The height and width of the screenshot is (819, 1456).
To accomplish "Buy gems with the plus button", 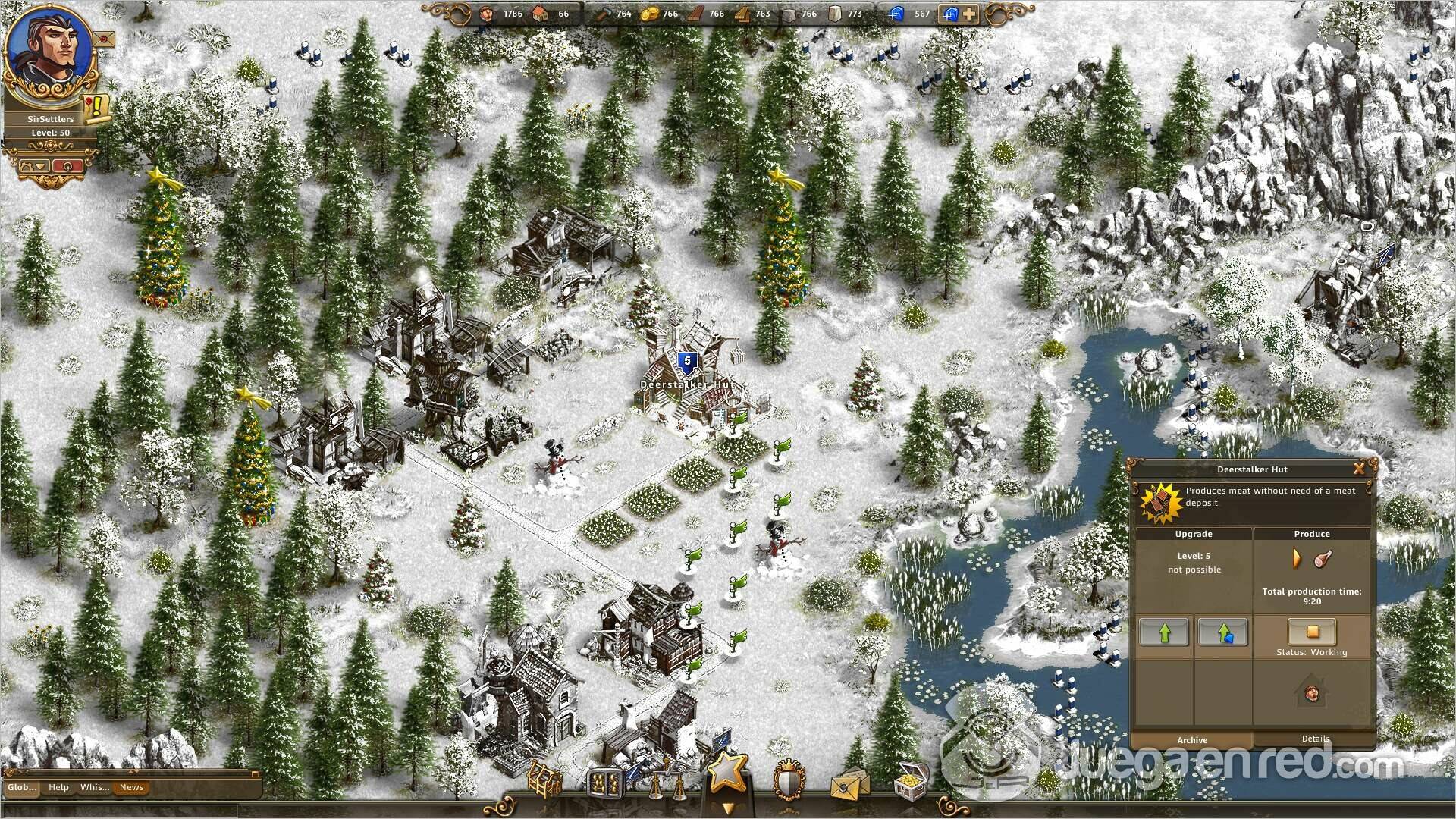I will pos(968,14).
